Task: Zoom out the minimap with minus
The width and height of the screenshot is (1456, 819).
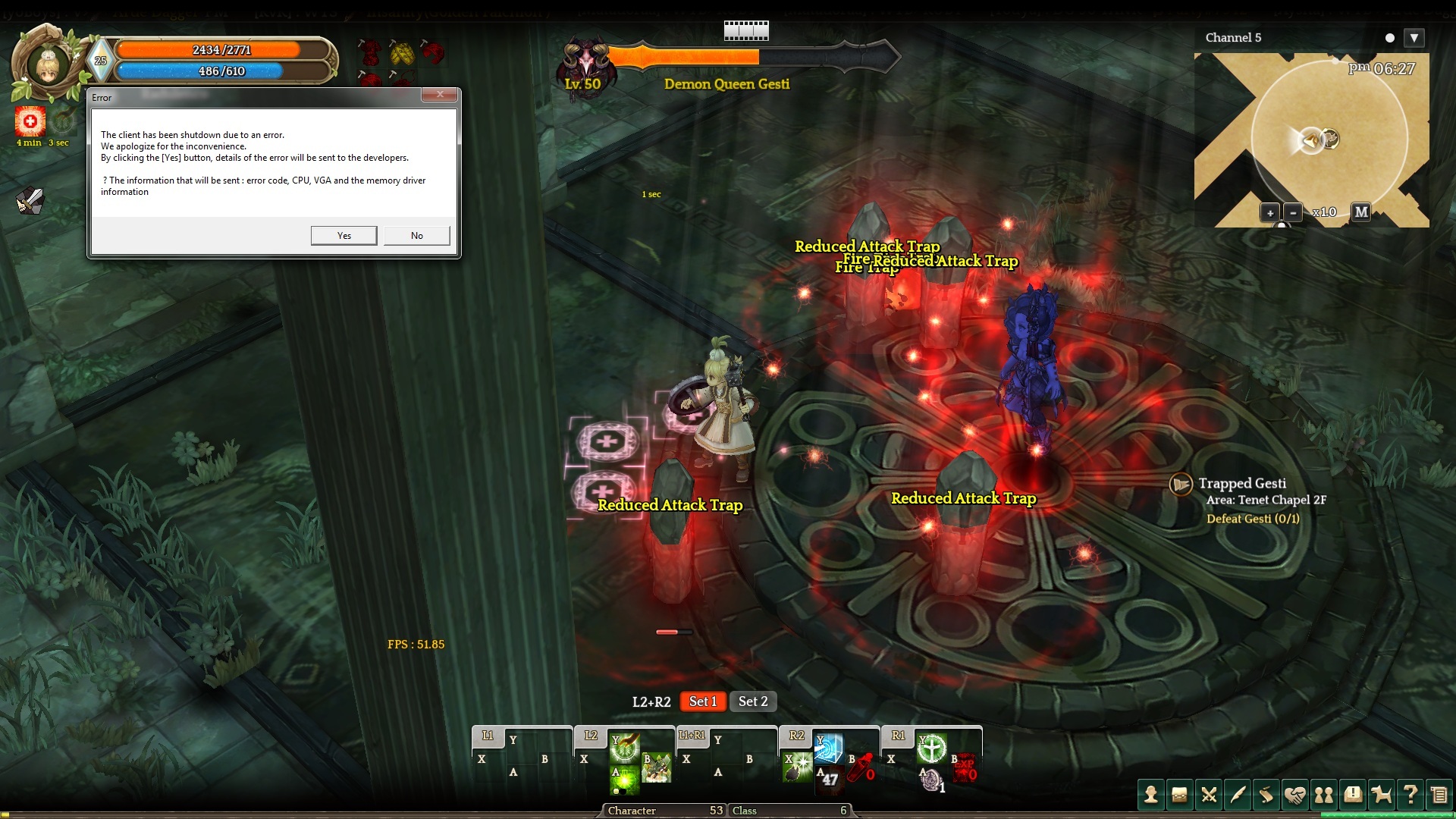Action: (x=1293, y=213)
